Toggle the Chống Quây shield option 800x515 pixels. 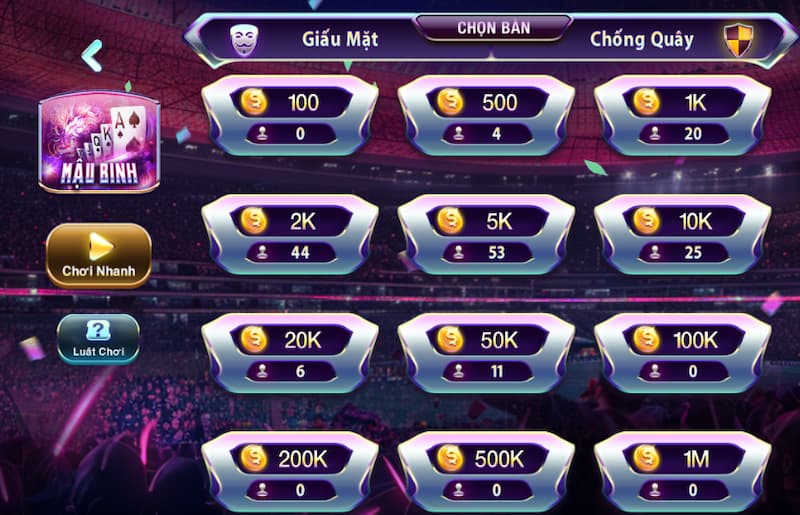click(738, 40)
